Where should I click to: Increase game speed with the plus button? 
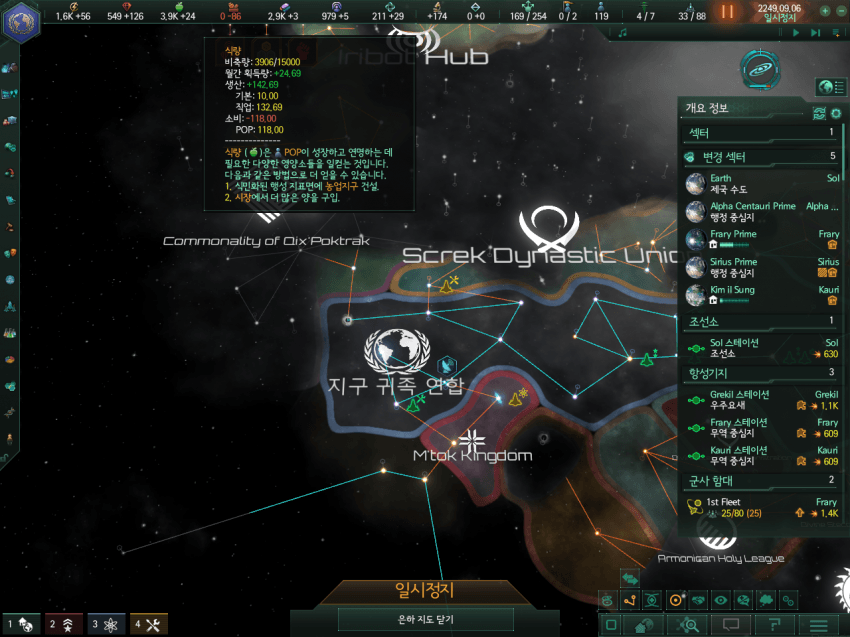pos(824,11)
